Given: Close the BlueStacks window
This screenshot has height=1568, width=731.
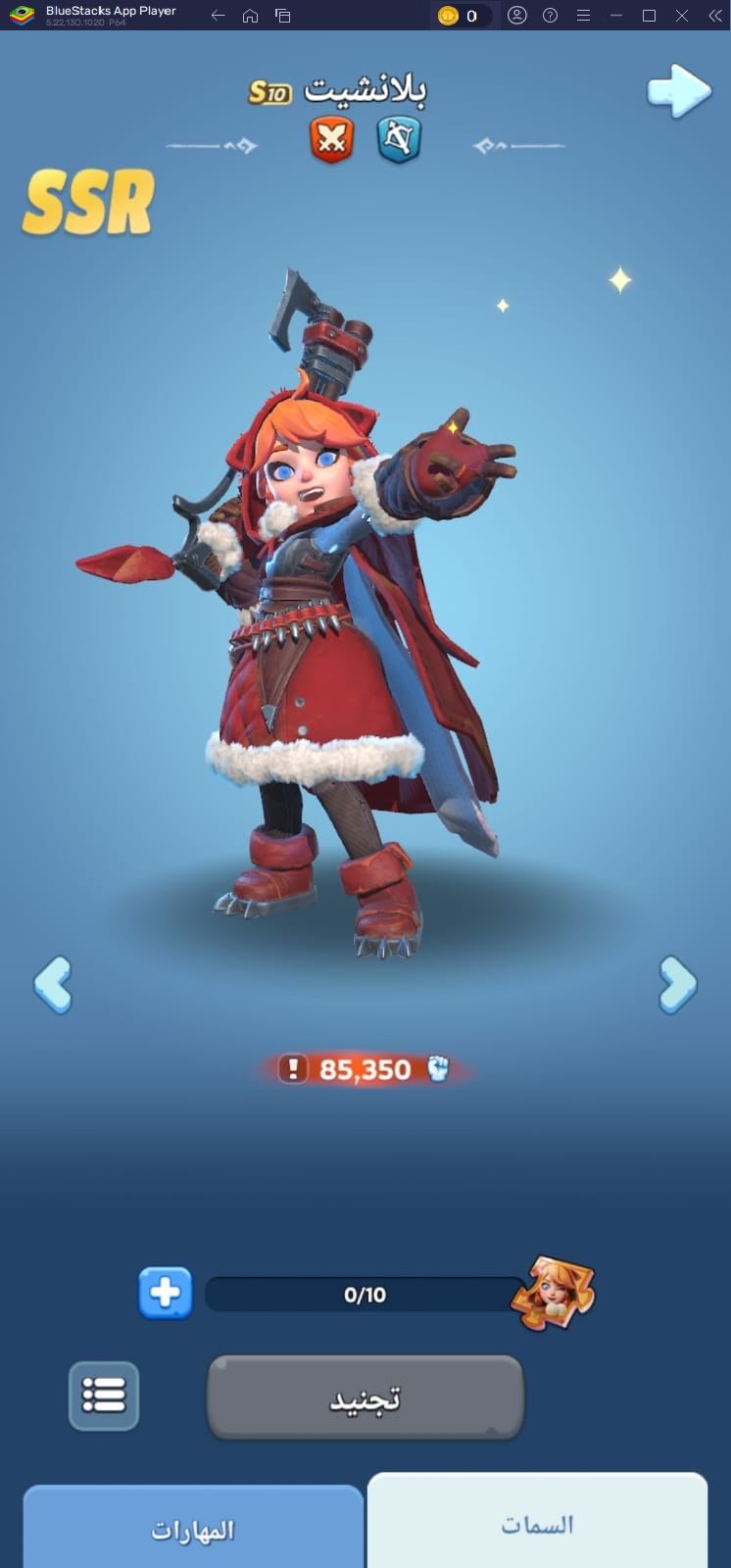Looking at the screenshot, I should (682, 16).
